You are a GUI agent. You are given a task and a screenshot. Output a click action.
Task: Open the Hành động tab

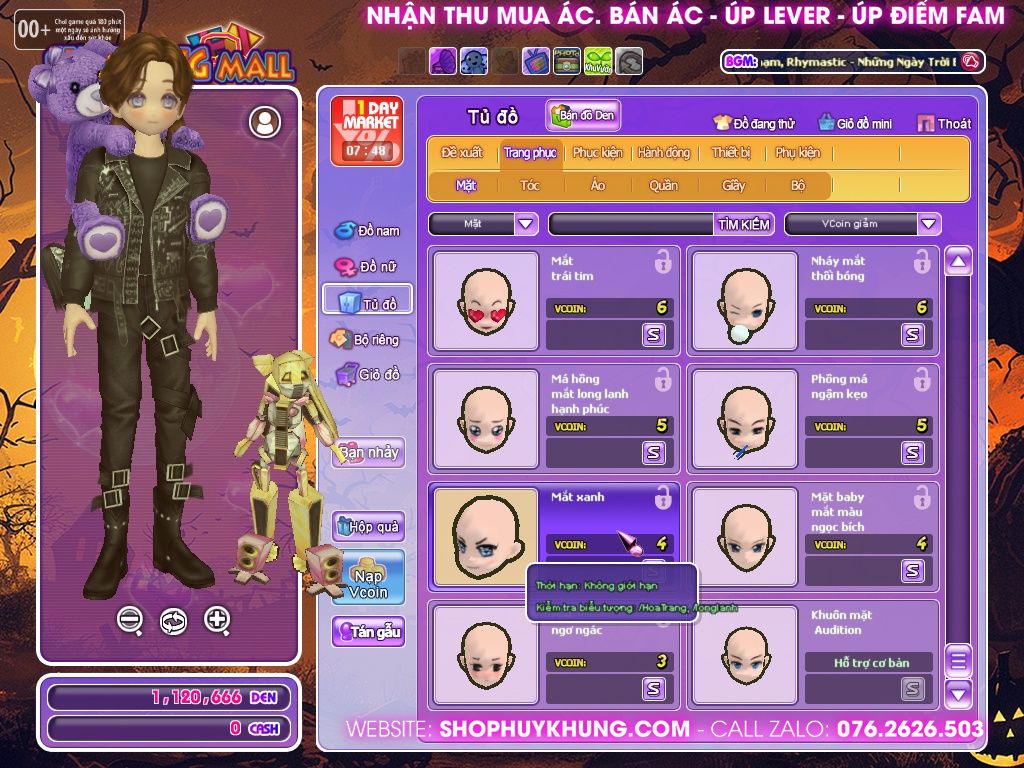[x=664, y=153]
